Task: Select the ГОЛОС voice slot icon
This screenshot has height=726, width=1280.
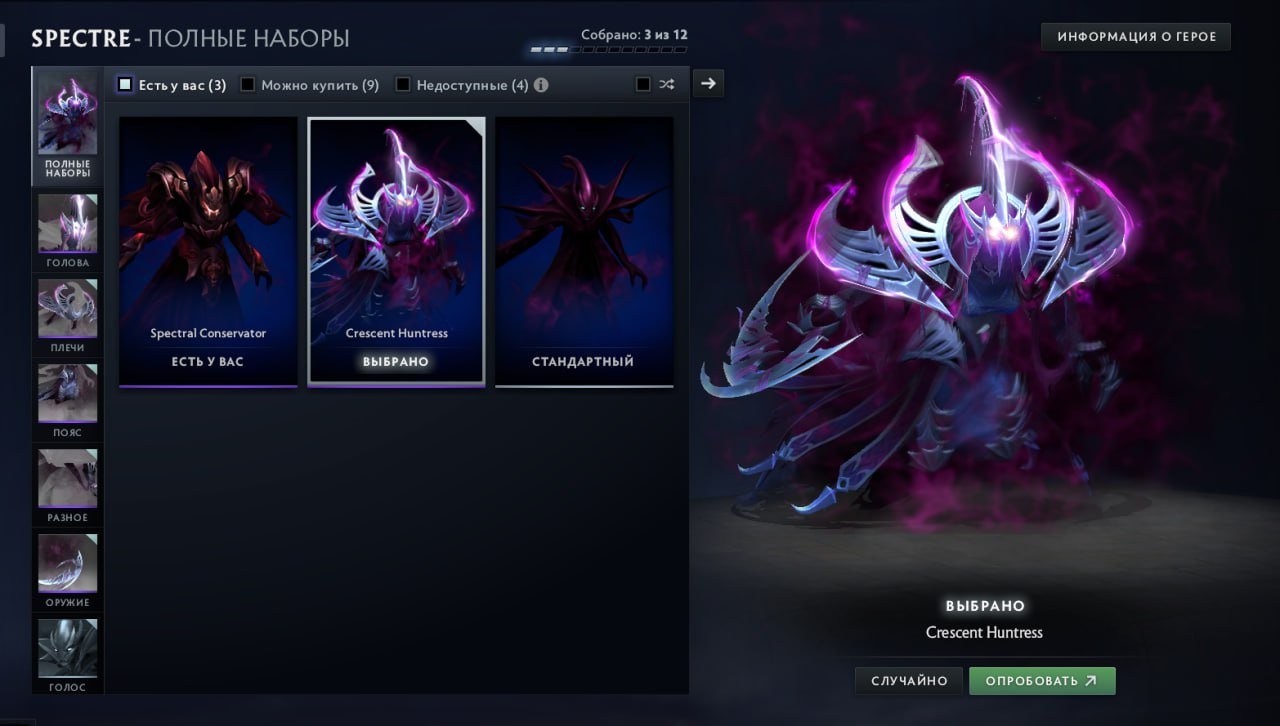Action: 66,650
